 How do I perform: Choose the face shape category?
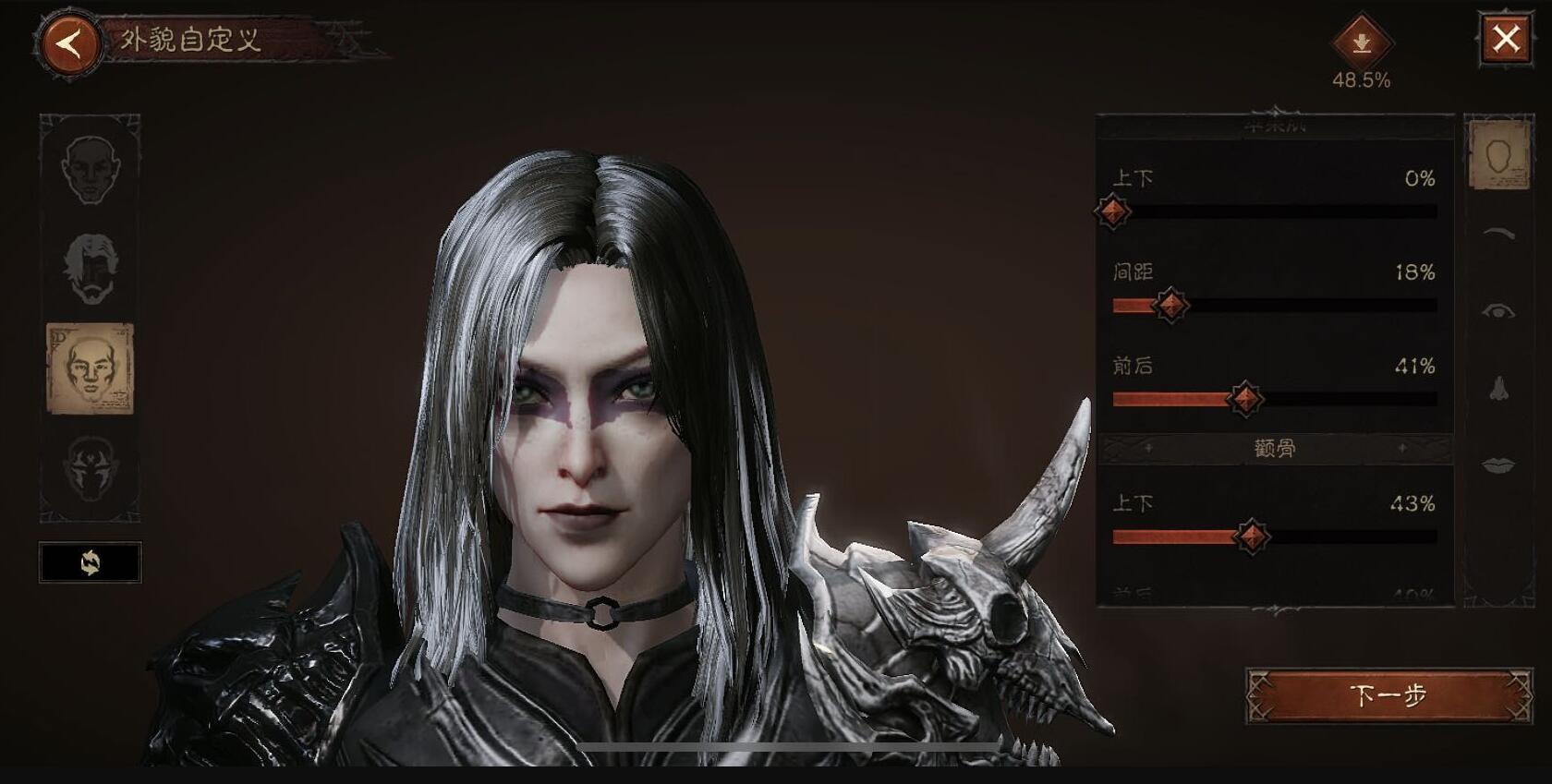(x=1498, y=153)
